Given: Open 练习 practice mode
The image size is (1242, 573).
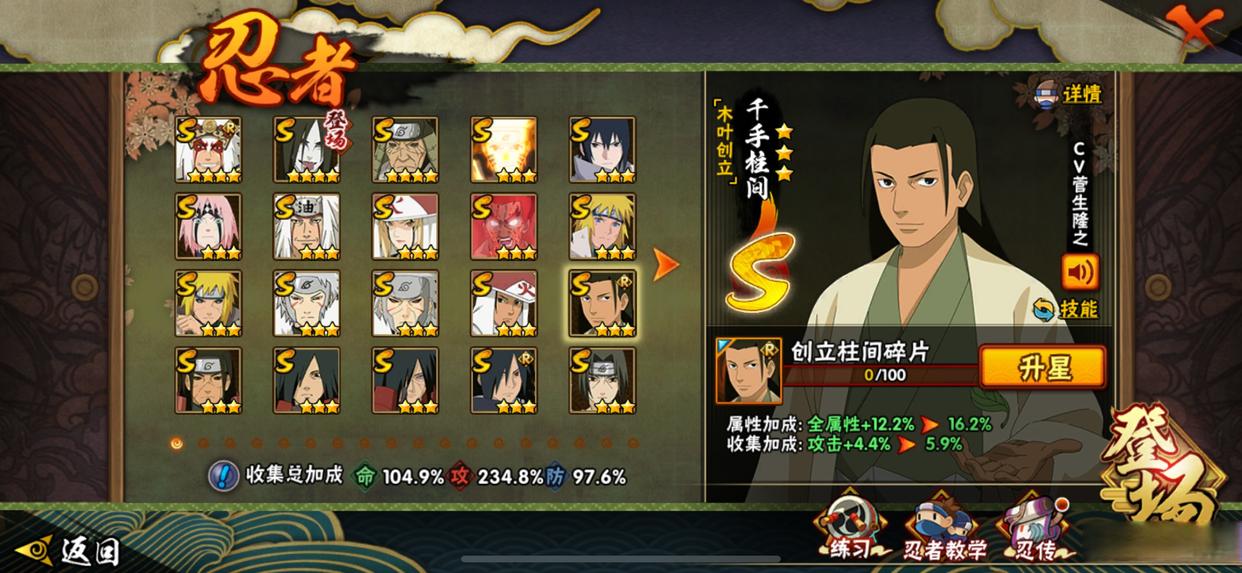Looking at the screenshot, I should [x=851, y=527].
